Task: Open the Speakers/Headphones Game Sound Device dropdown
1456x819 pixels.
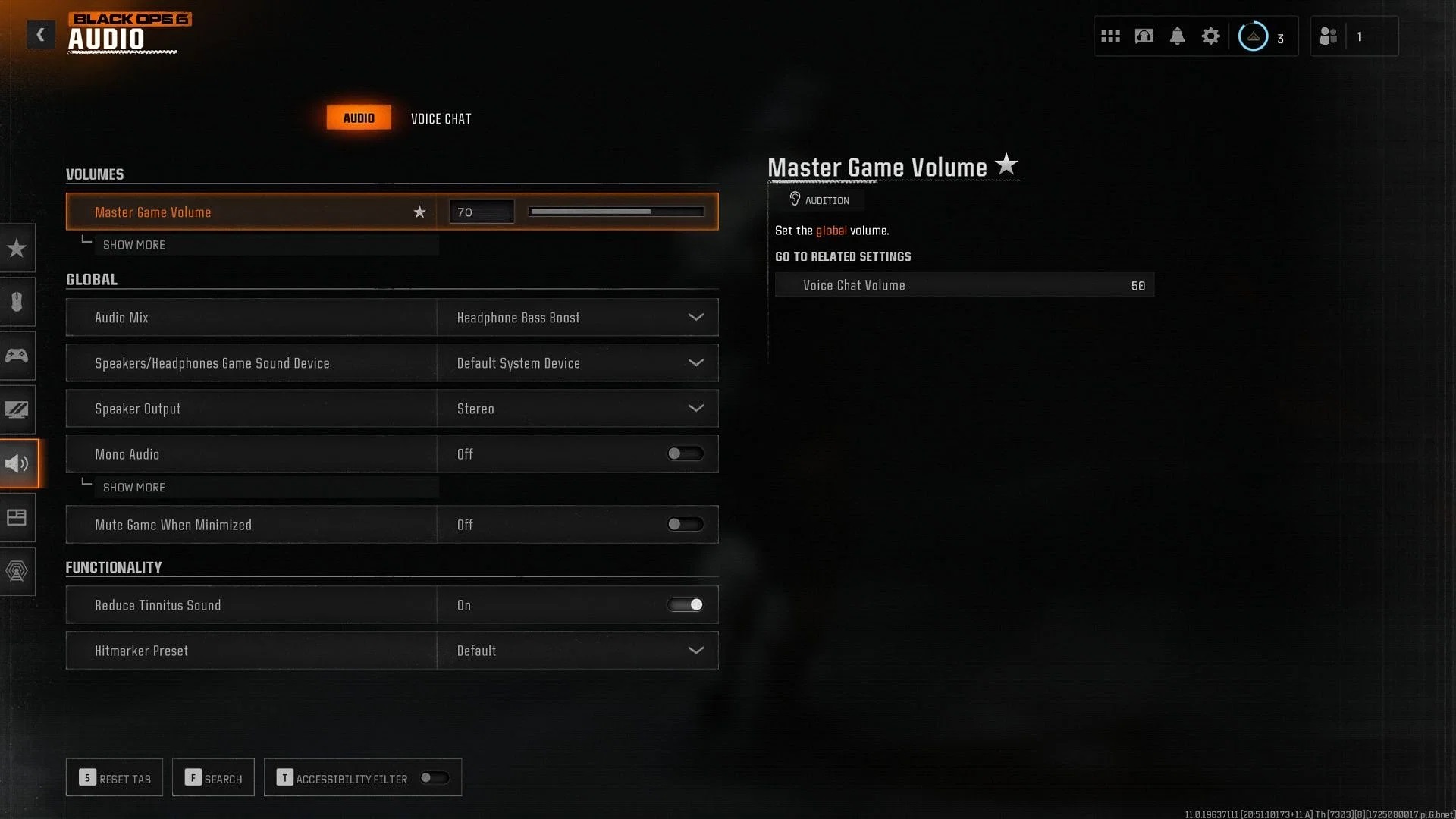Action: point(577,363)
